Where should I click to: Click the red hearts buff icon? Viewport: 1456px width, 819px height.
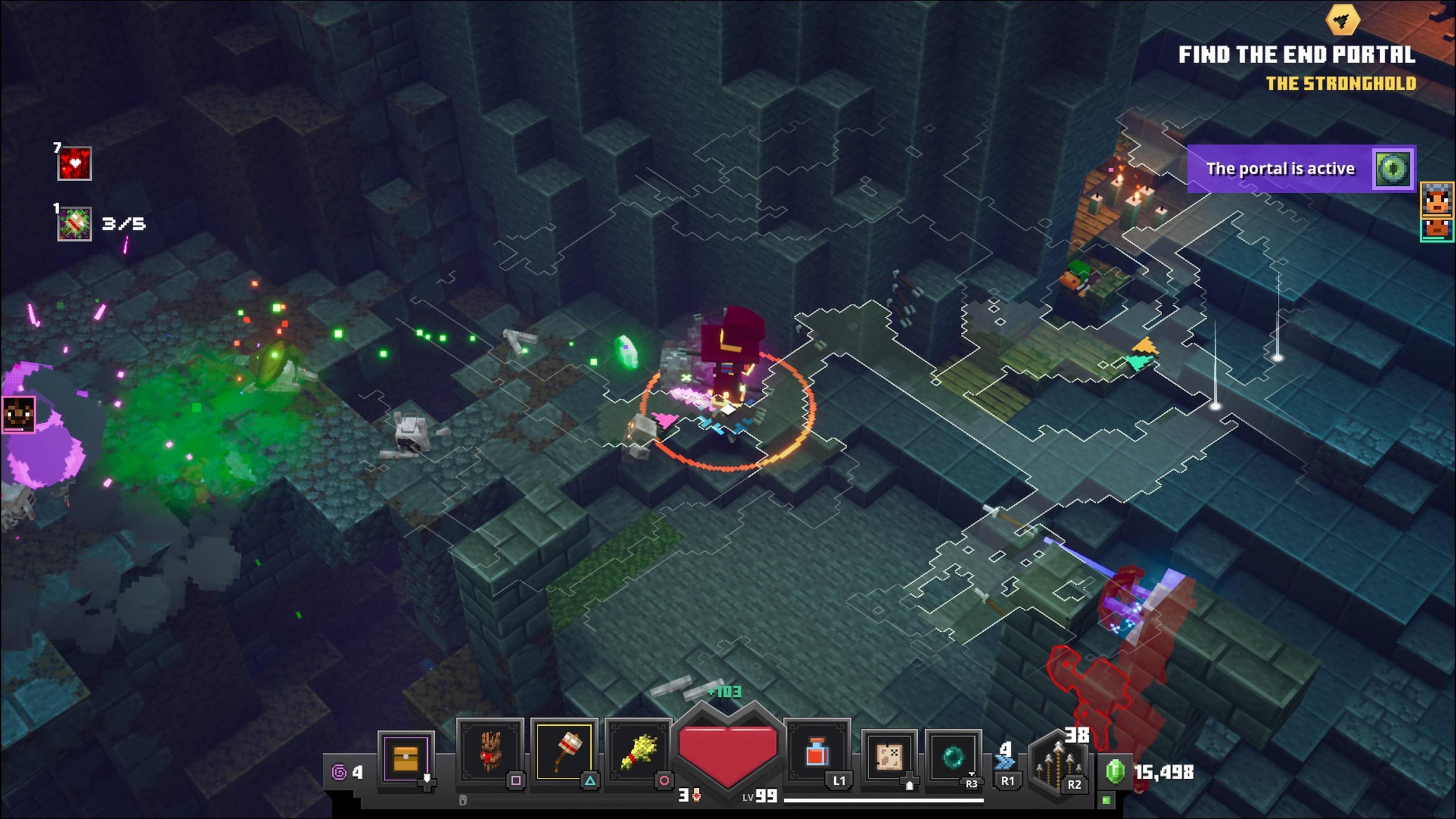(74, 164)
